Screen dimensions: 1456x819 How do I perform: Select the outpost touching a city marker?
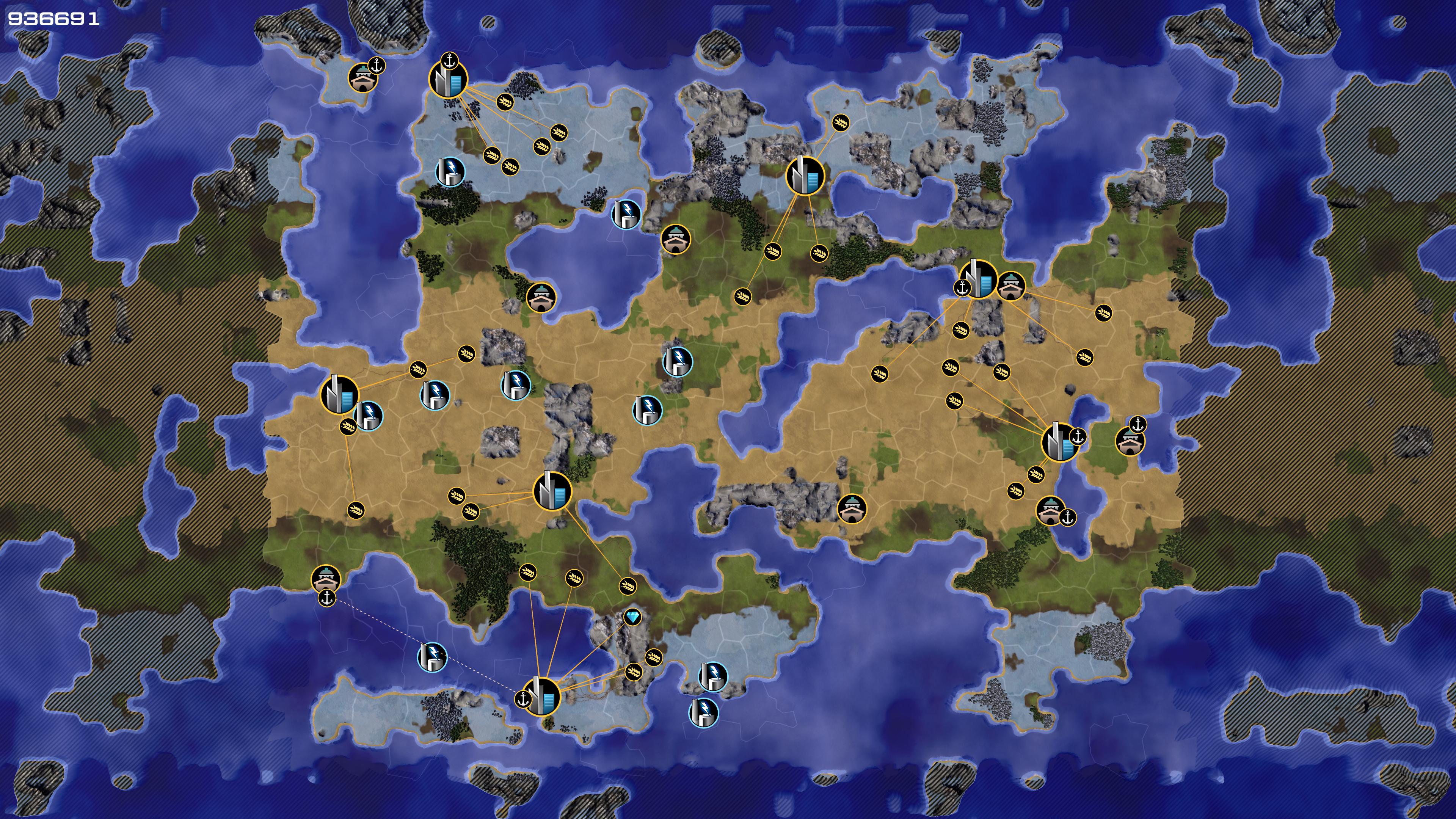pos(1011,286)
